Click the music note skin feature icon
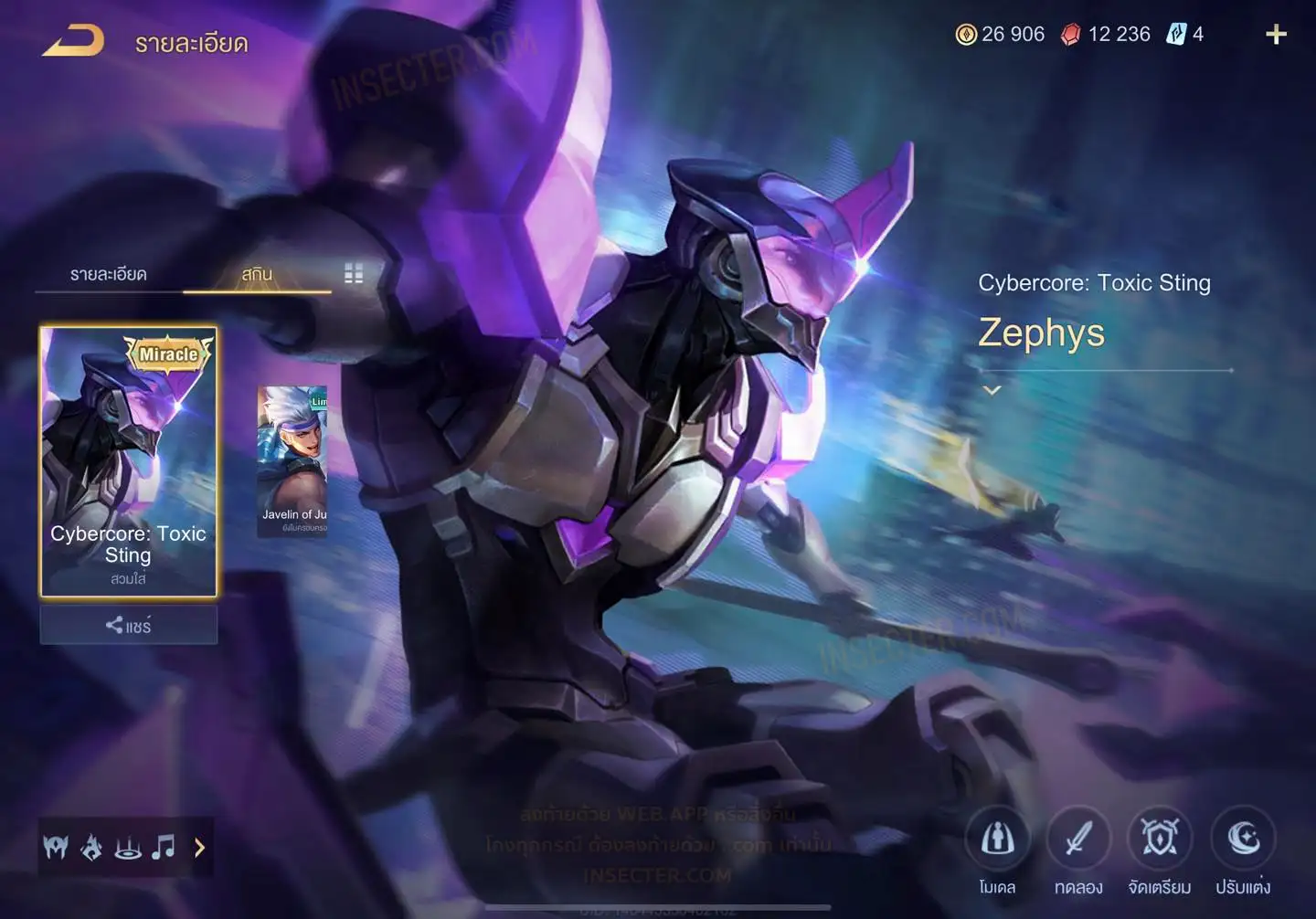1316x919 pixels. (164, 848)
